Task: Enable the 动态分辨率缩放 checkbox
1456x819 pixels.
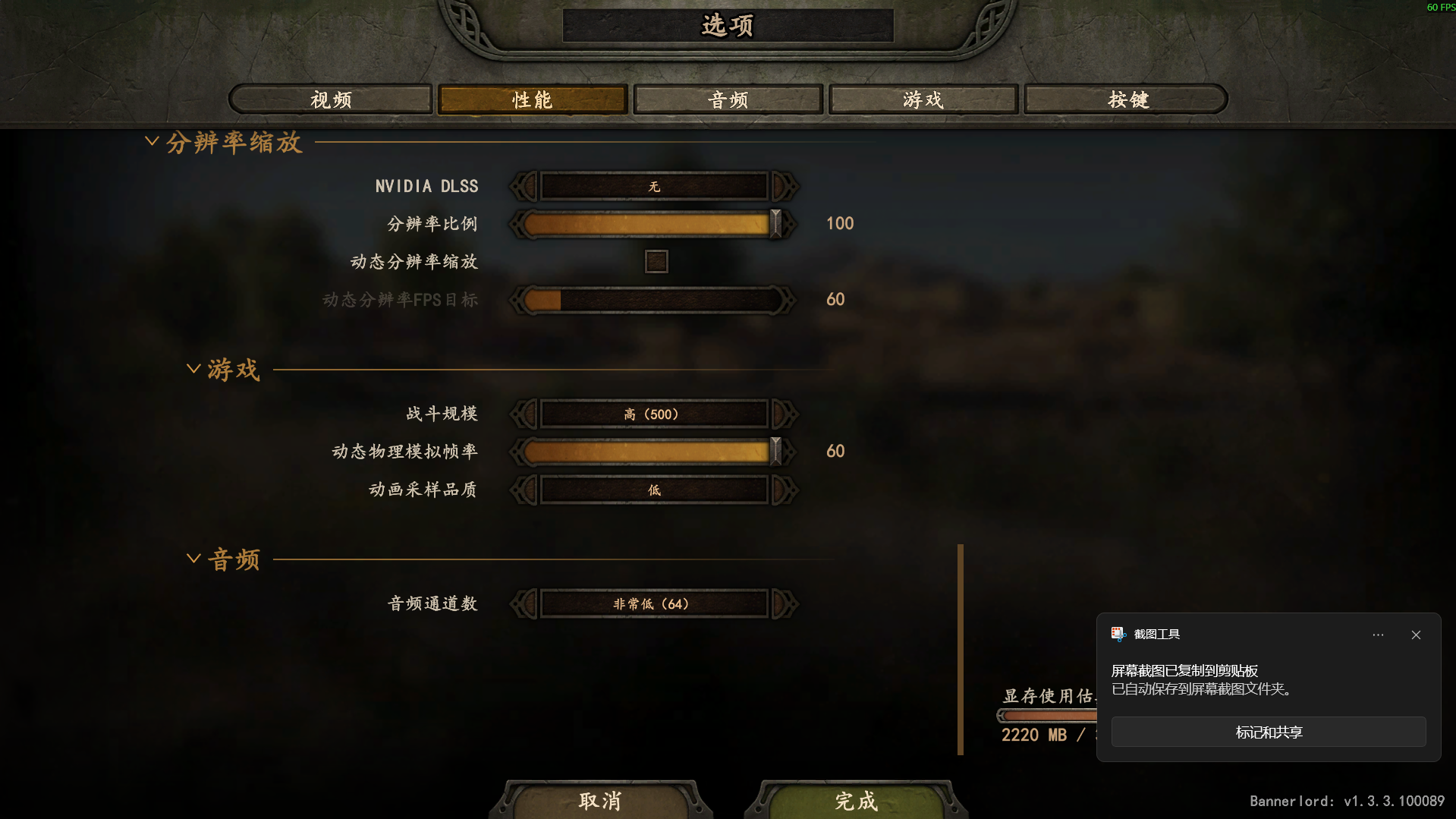Action: pos(656,261)
